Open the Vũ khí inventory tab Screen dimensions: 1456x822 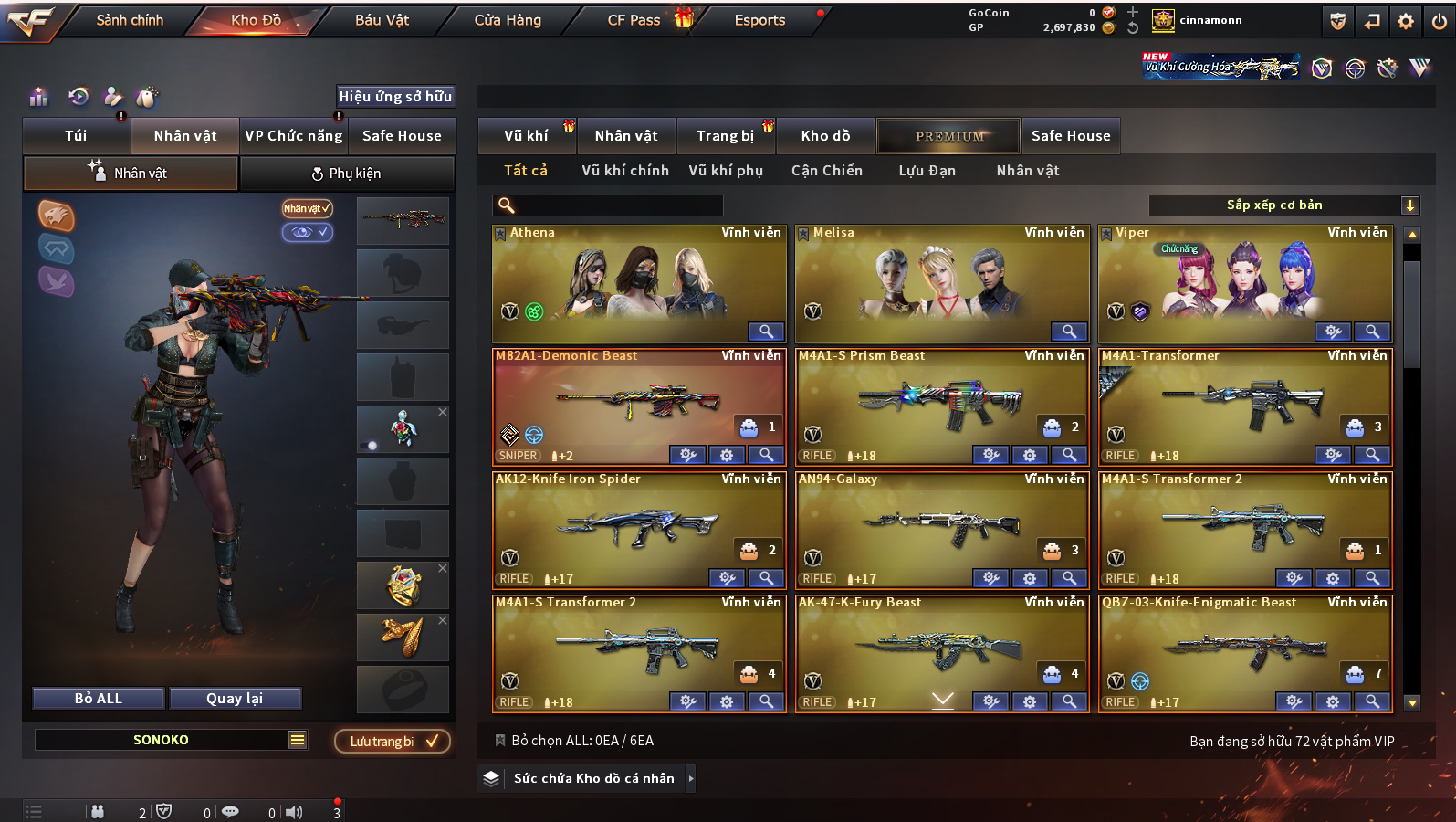tap(526, 136)
